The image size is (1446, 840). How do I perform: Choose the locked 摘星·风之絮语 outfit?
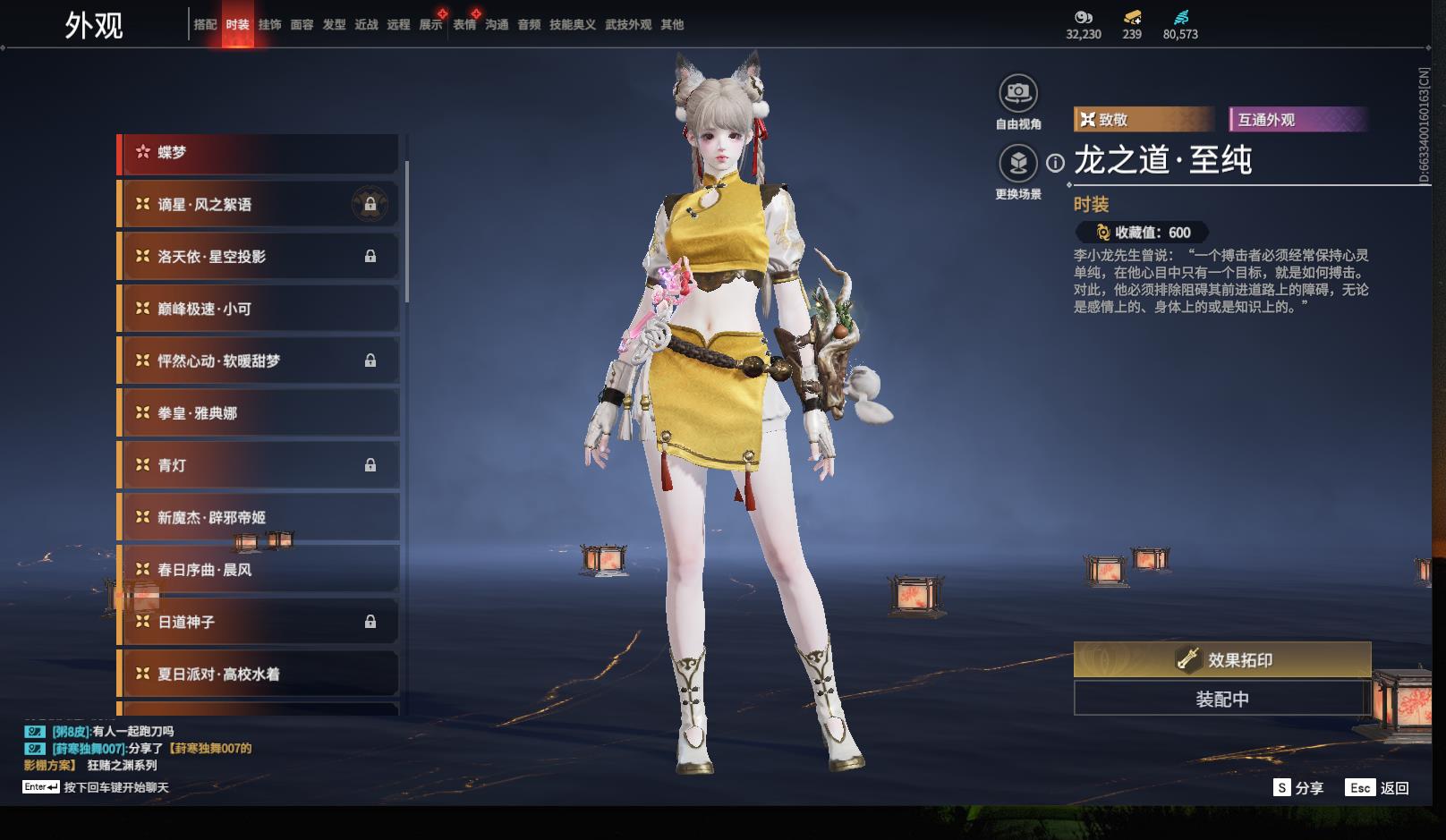point(258,205)
